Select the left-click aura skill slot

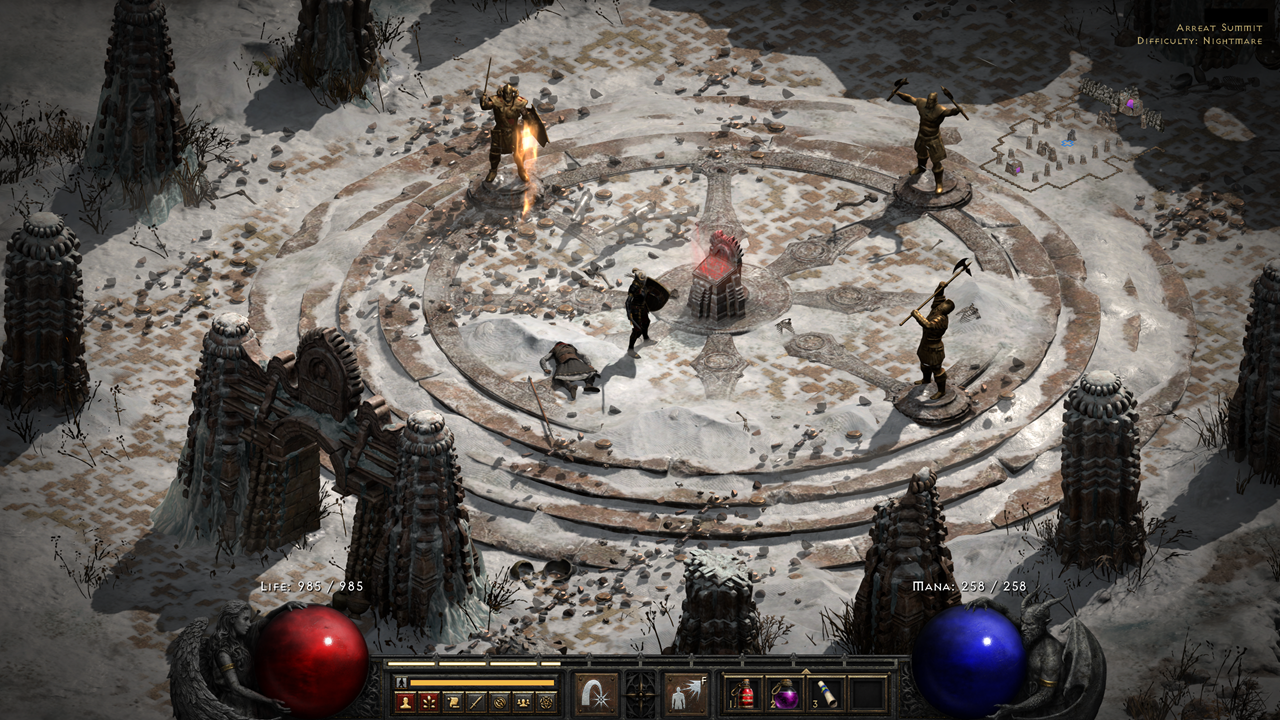click(595, 692)
